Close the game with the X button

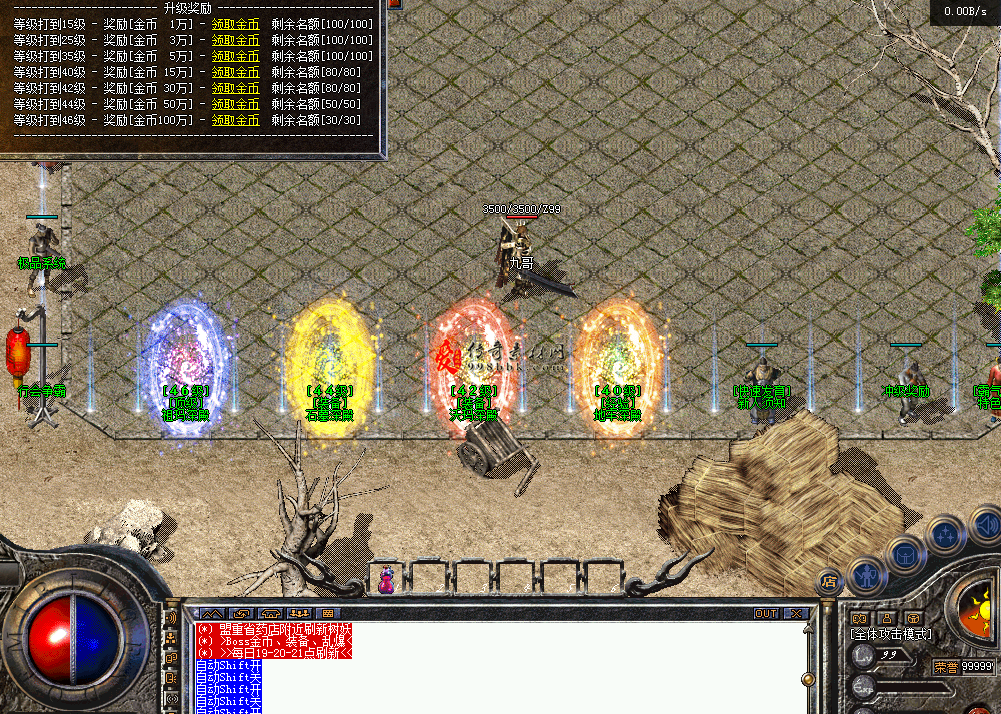coord(796,613)
